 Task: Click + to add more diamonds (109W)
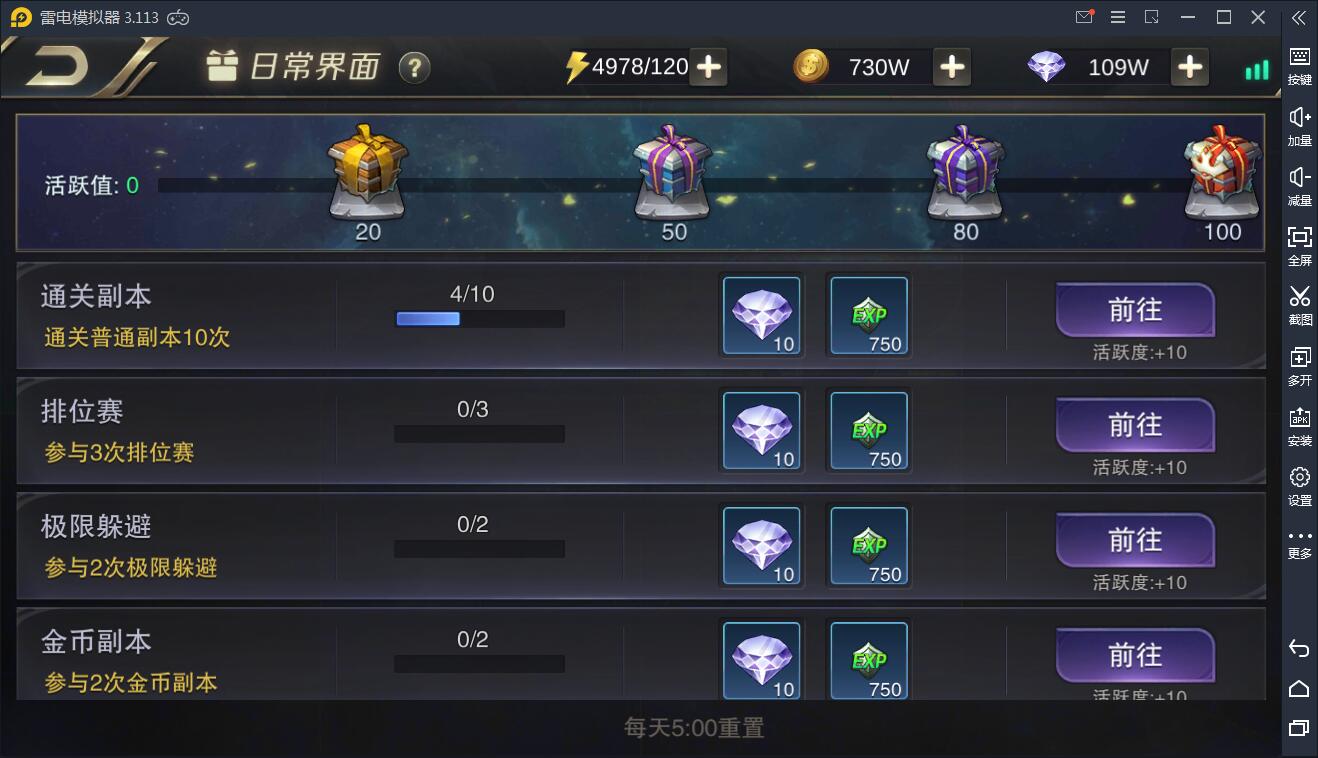tap(1190, 67)
